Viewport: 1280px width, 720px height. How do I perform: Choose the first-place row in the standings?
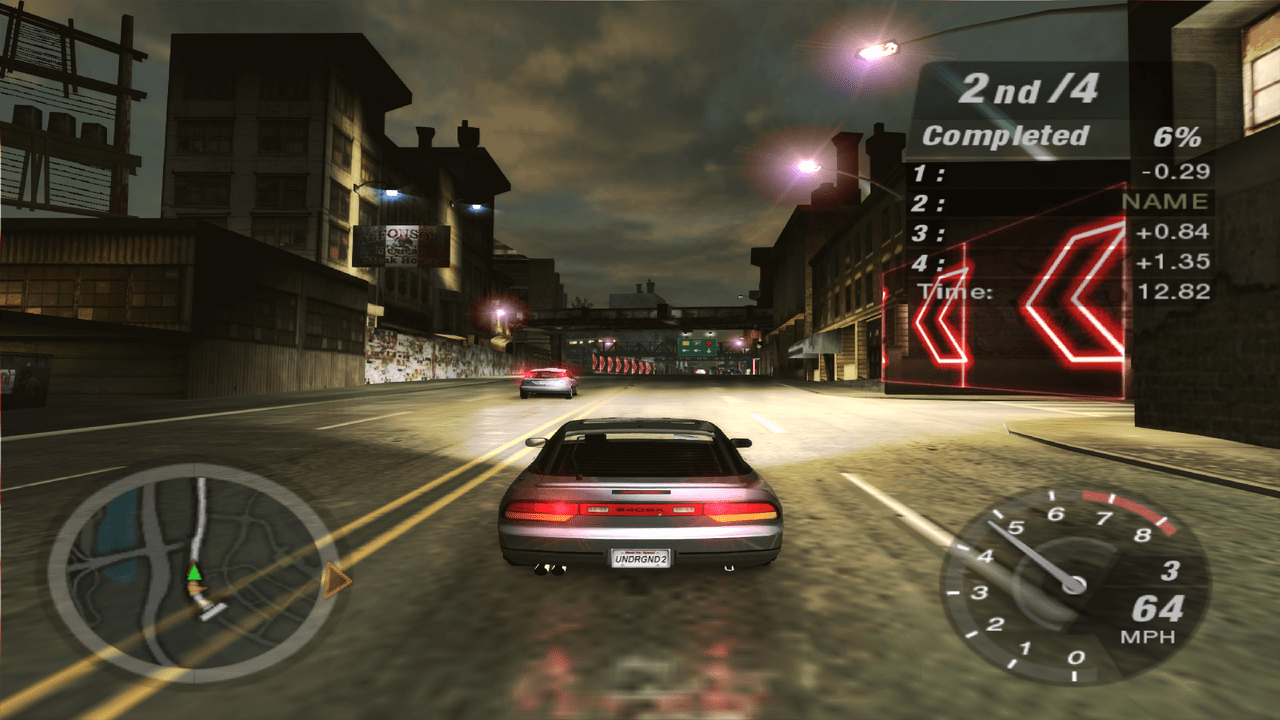[x=1060, y=172]
